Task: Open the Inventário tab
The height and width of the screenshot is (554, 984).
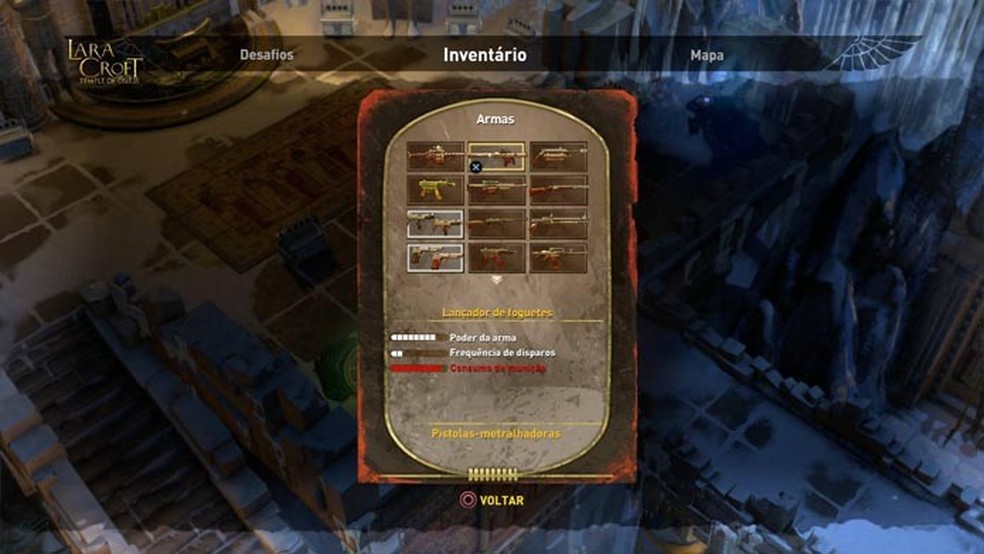Action: click(485, 55)
